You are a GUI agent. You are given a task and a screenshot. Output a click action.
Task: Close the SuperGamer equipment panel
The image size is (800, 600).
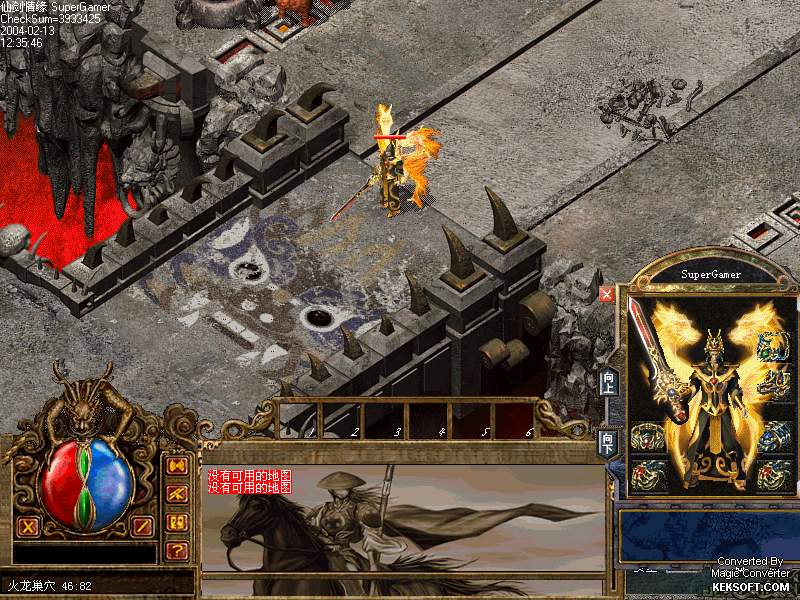tap(607, 294)
